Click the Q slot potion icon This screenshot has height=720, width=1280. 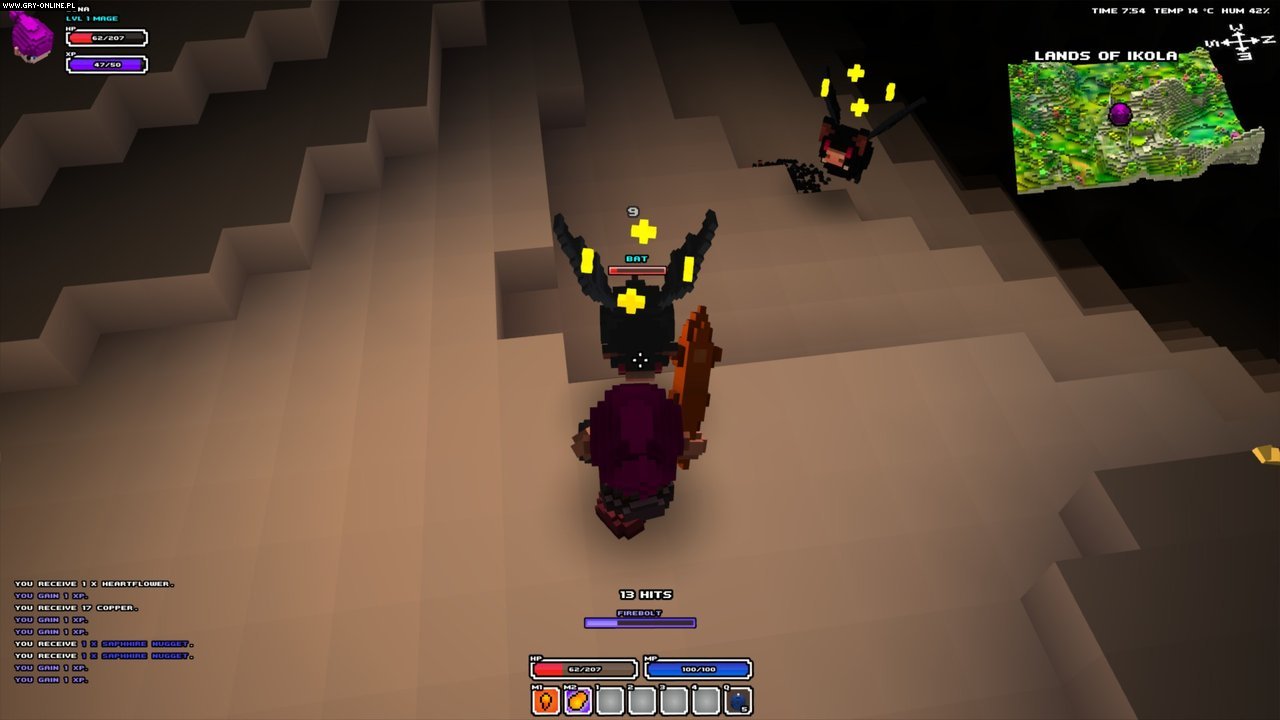[x=737, y=700]
